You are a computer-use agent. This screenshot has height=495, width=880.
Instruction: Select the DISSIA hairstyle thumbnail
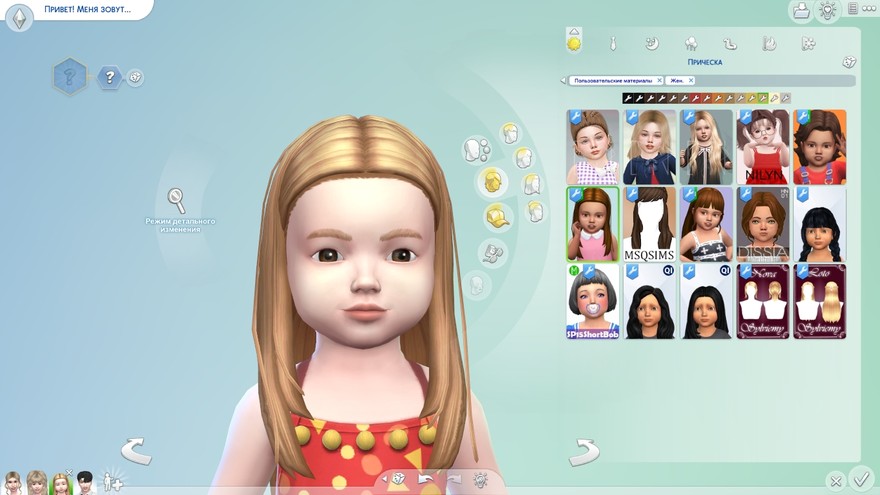pos(763,224)
